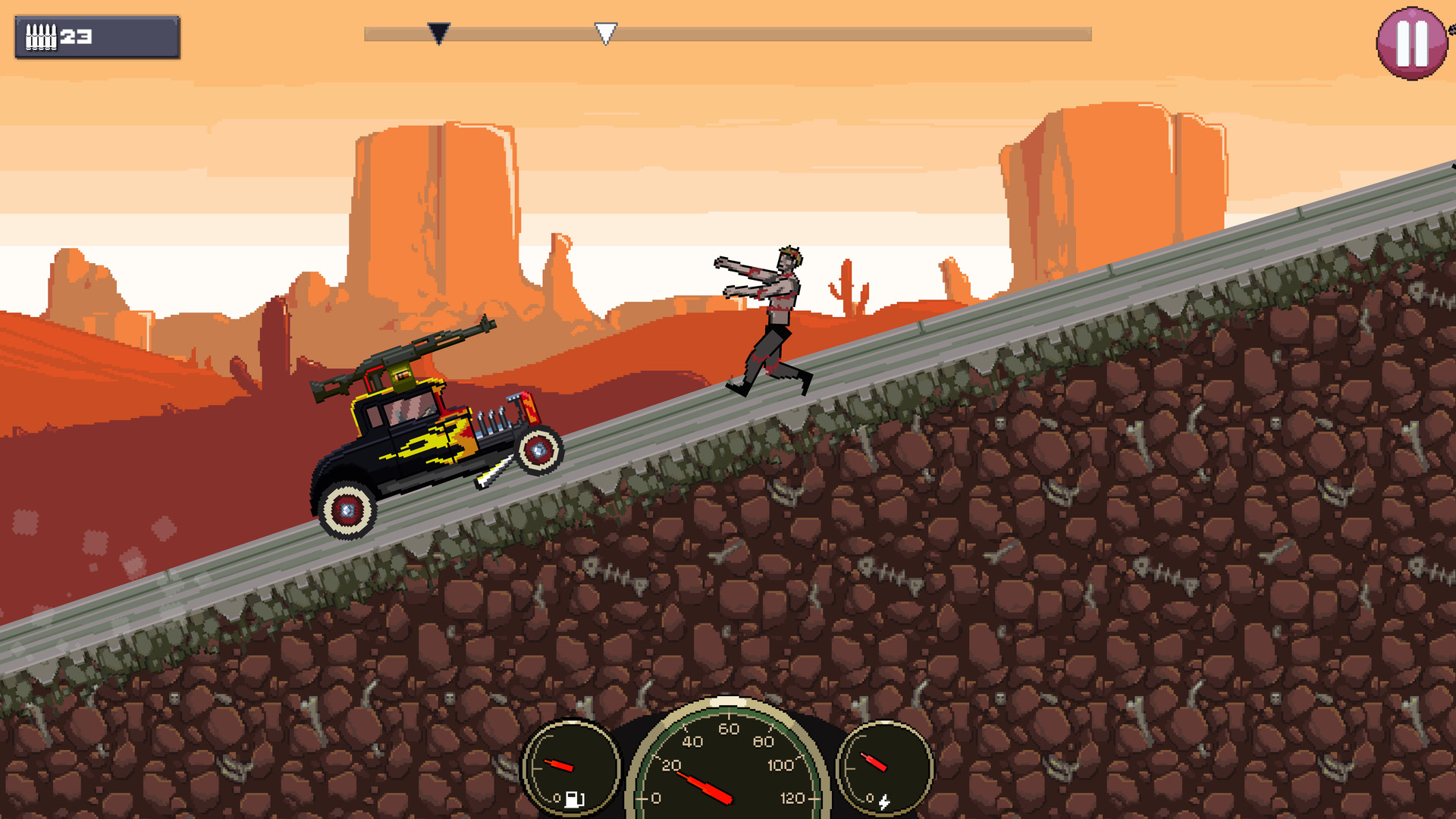Select the front wheel of the car
Screen dimensions: 1456x819
(x=538, y=451)
